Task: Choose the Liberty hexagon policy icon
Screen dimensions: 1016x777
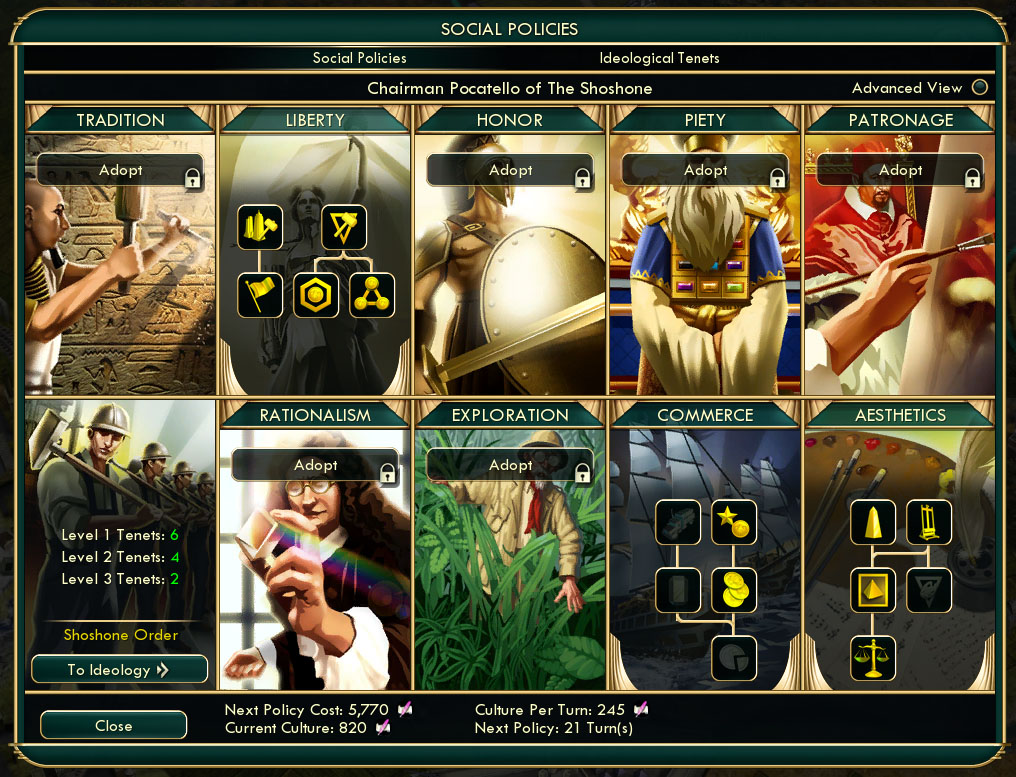Action: (316, 295)
